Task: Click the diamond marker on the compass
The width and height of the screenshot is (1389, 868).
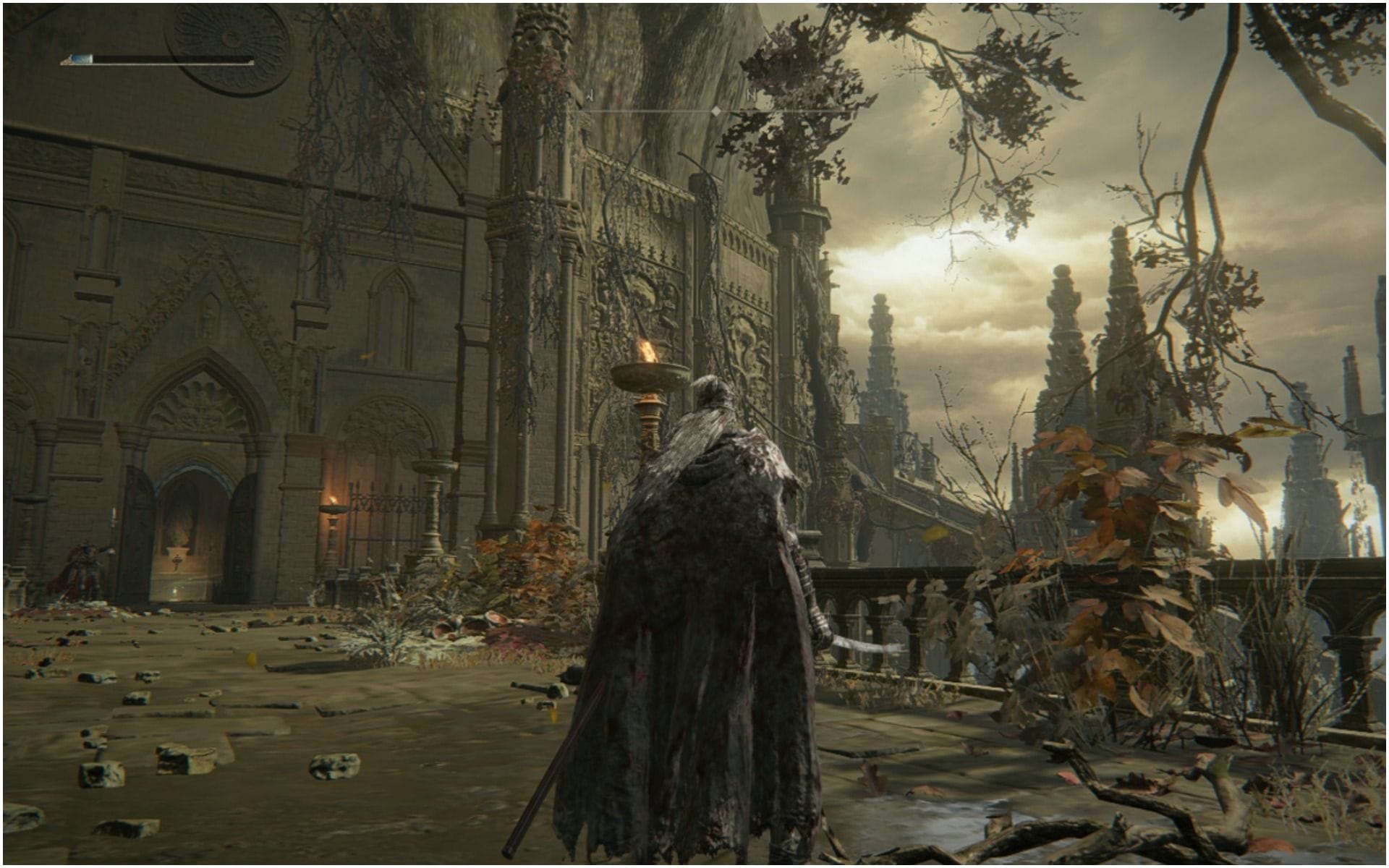Action: pos(715,111)
